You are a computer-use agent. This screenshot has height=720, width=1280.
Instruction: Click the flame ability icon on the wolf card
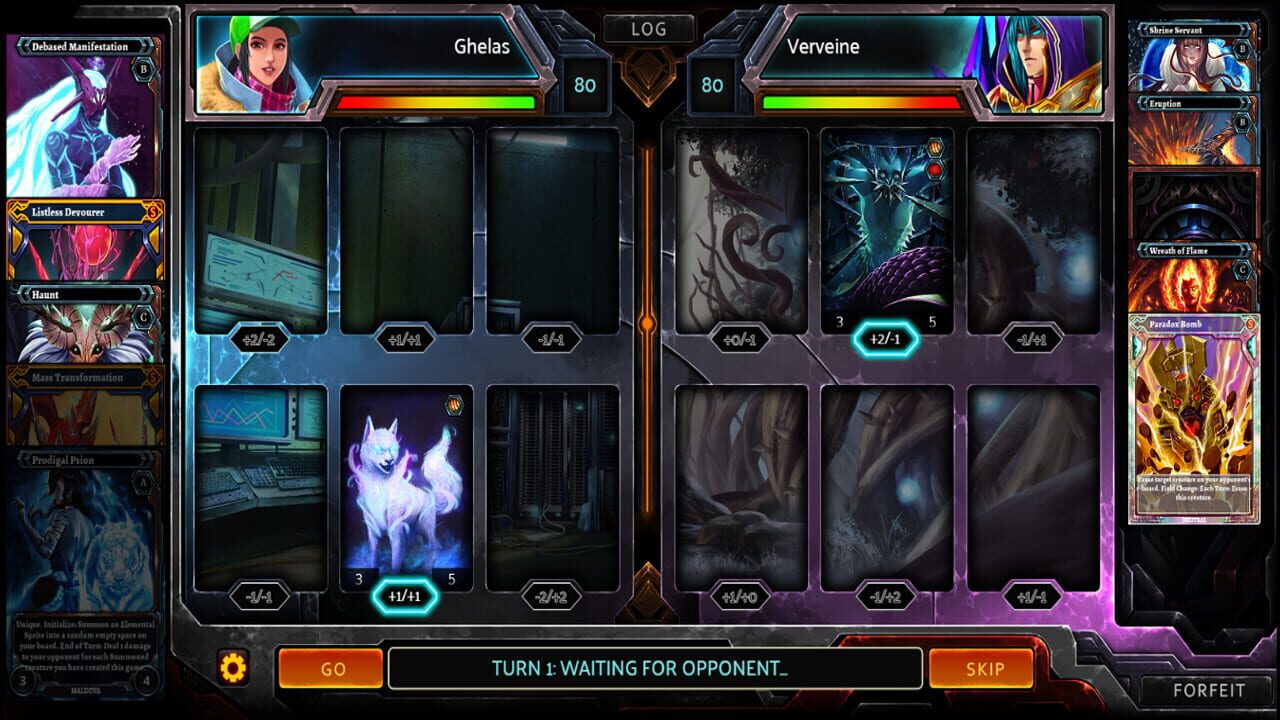[454, 403]
